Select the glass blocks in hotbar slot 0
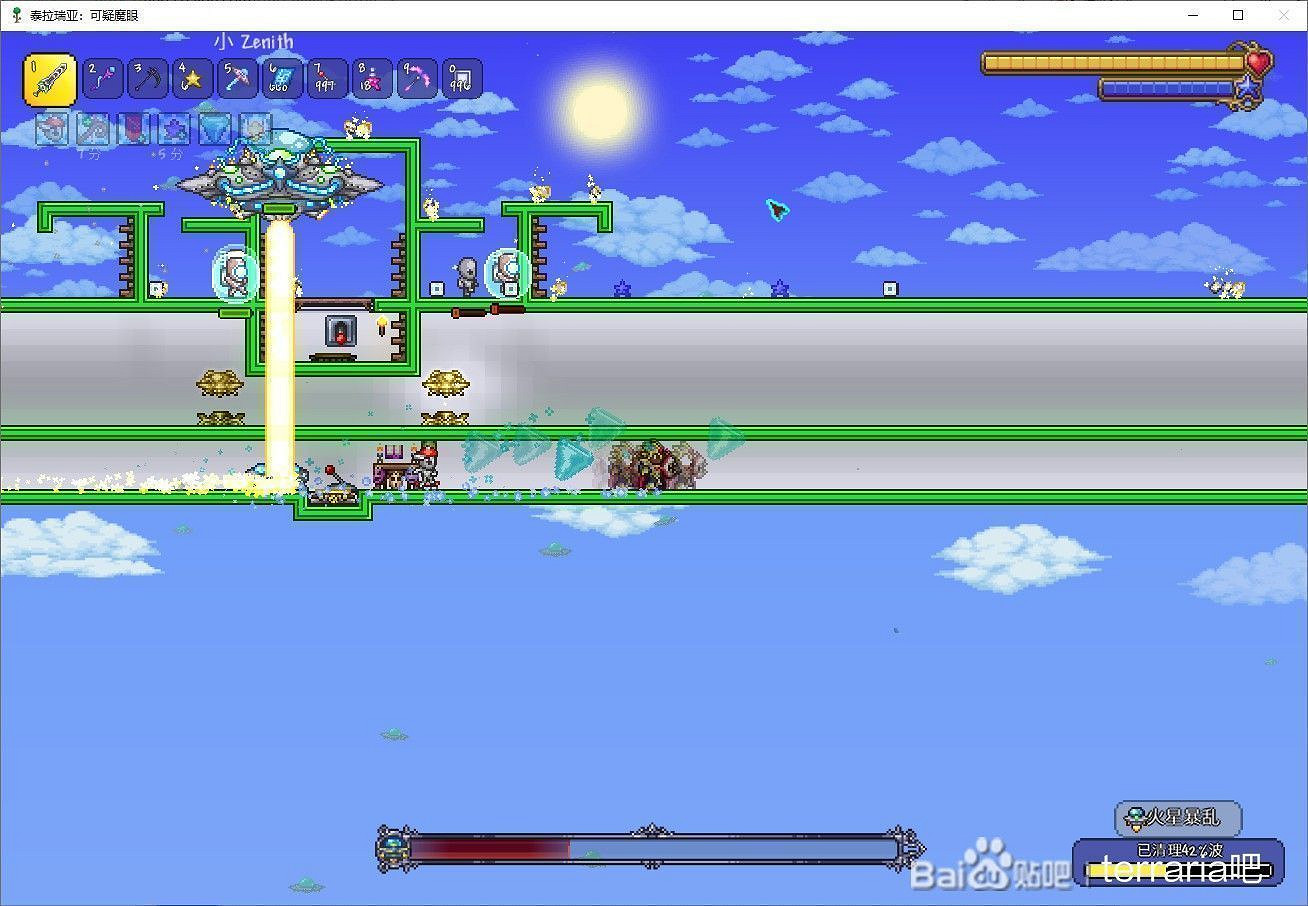Viewport: 1308px width, 906px height. click(x=462, y=78)
